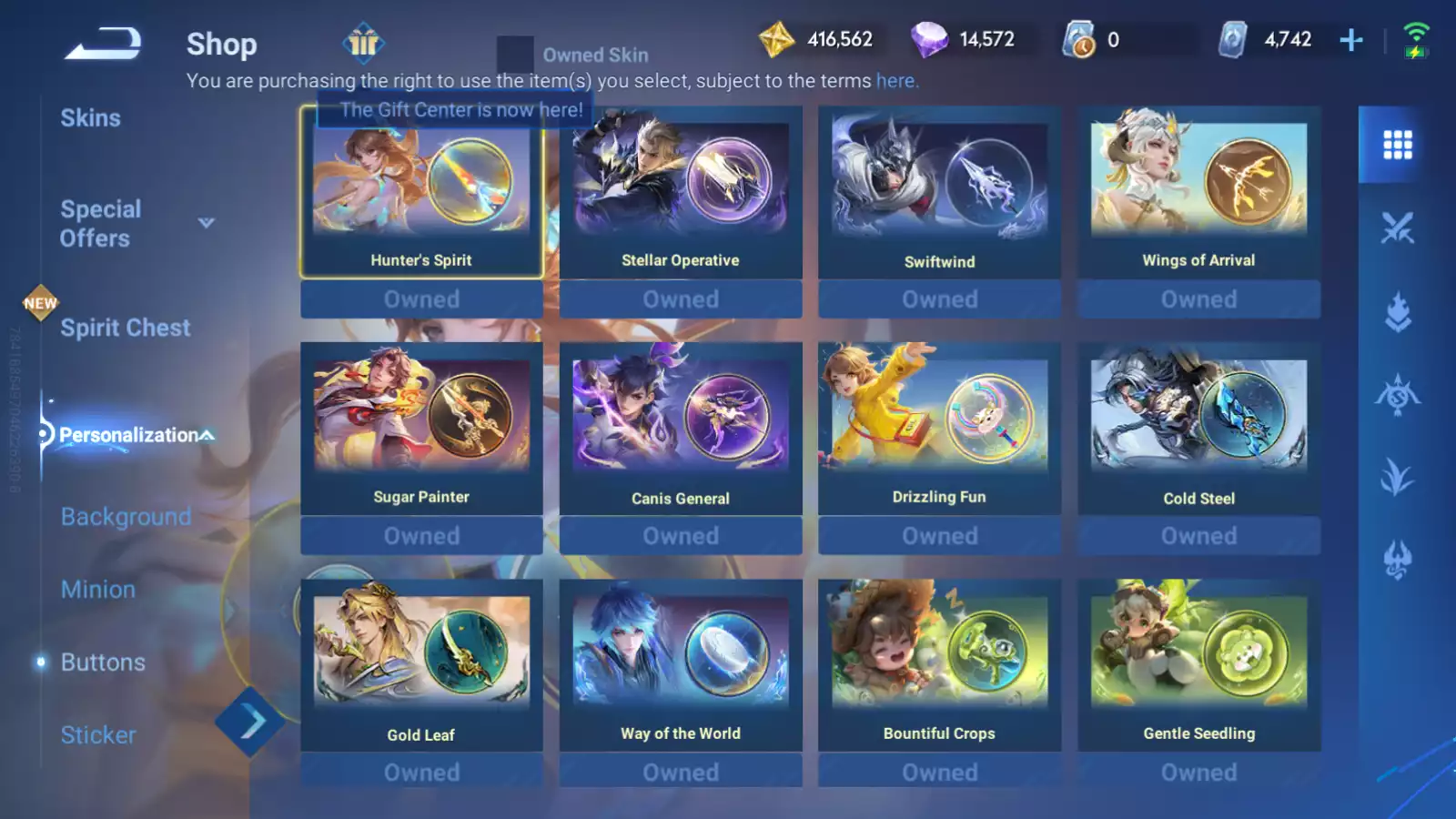Switch to the Background subcategory
Screen dimensions: 1456x819
click(x=126, y=517)
